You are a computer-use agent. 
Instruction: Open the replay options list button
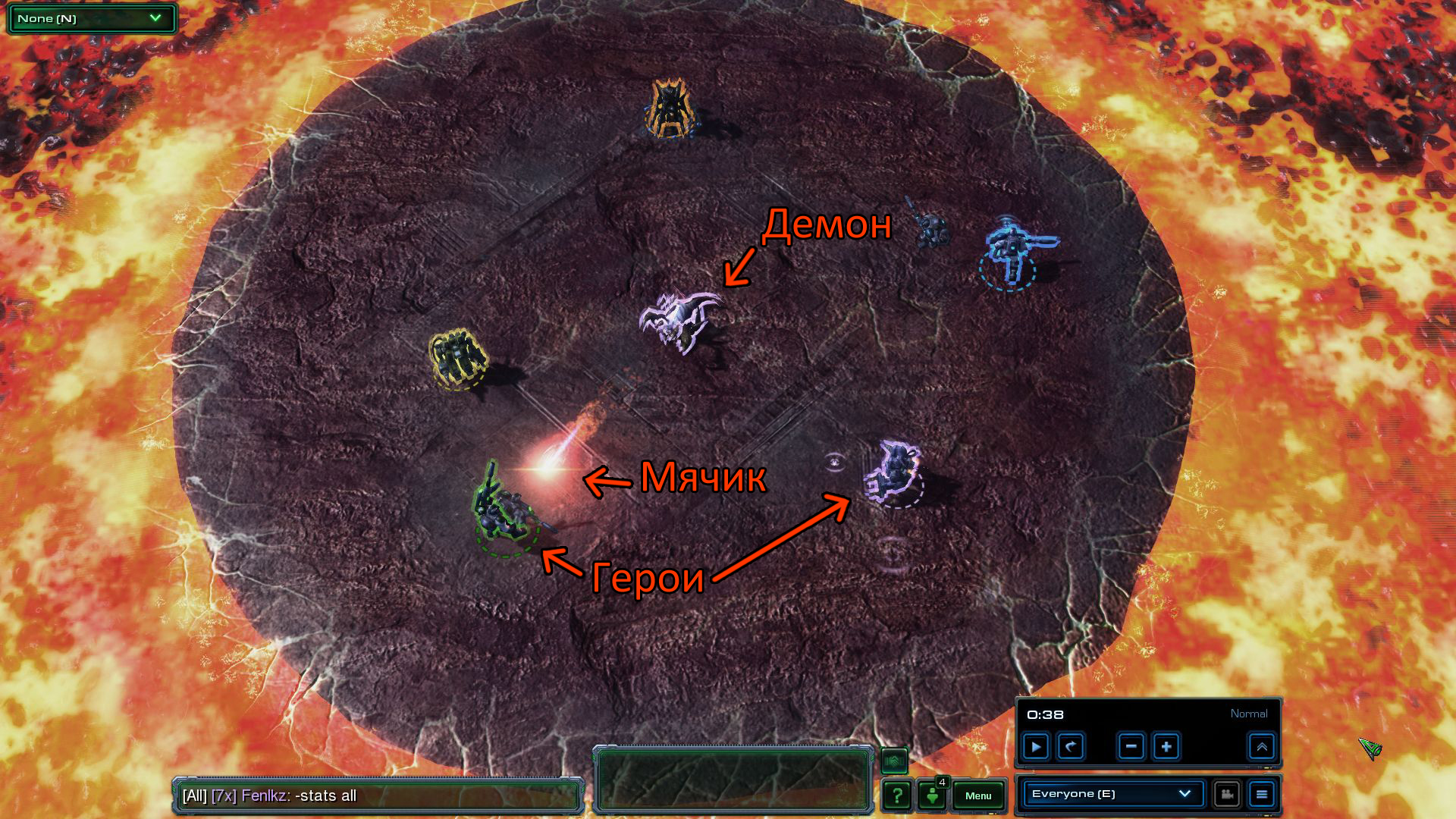1262,794
